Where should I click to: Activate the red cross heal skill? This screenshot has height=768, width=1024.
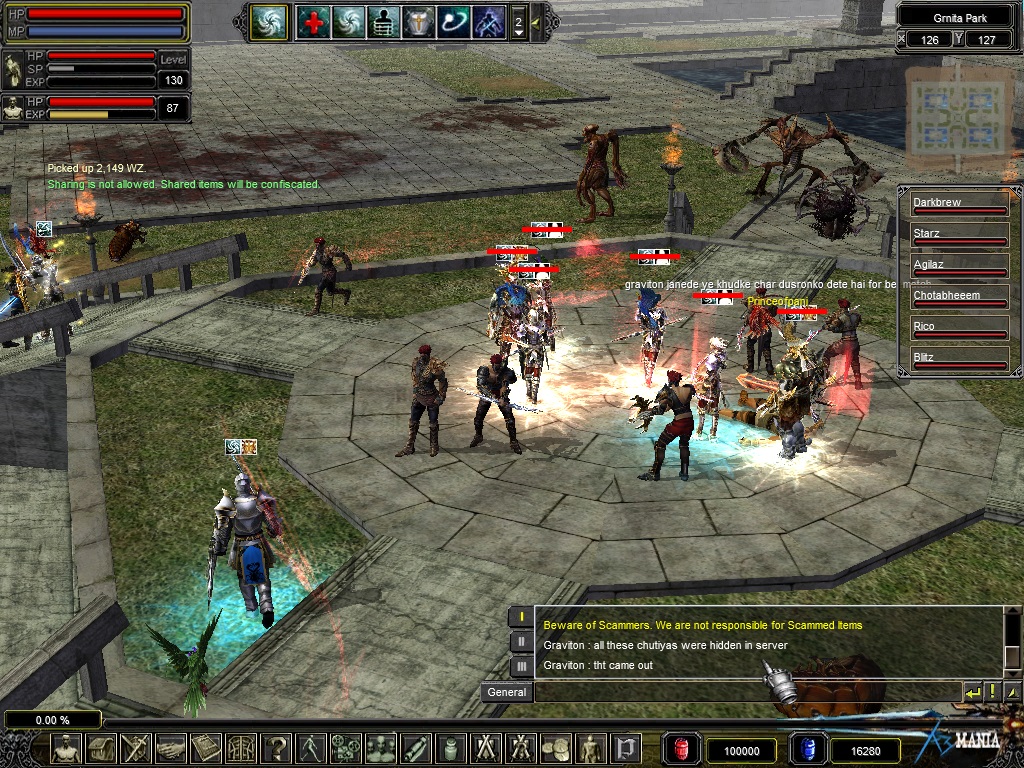(313, 22)
